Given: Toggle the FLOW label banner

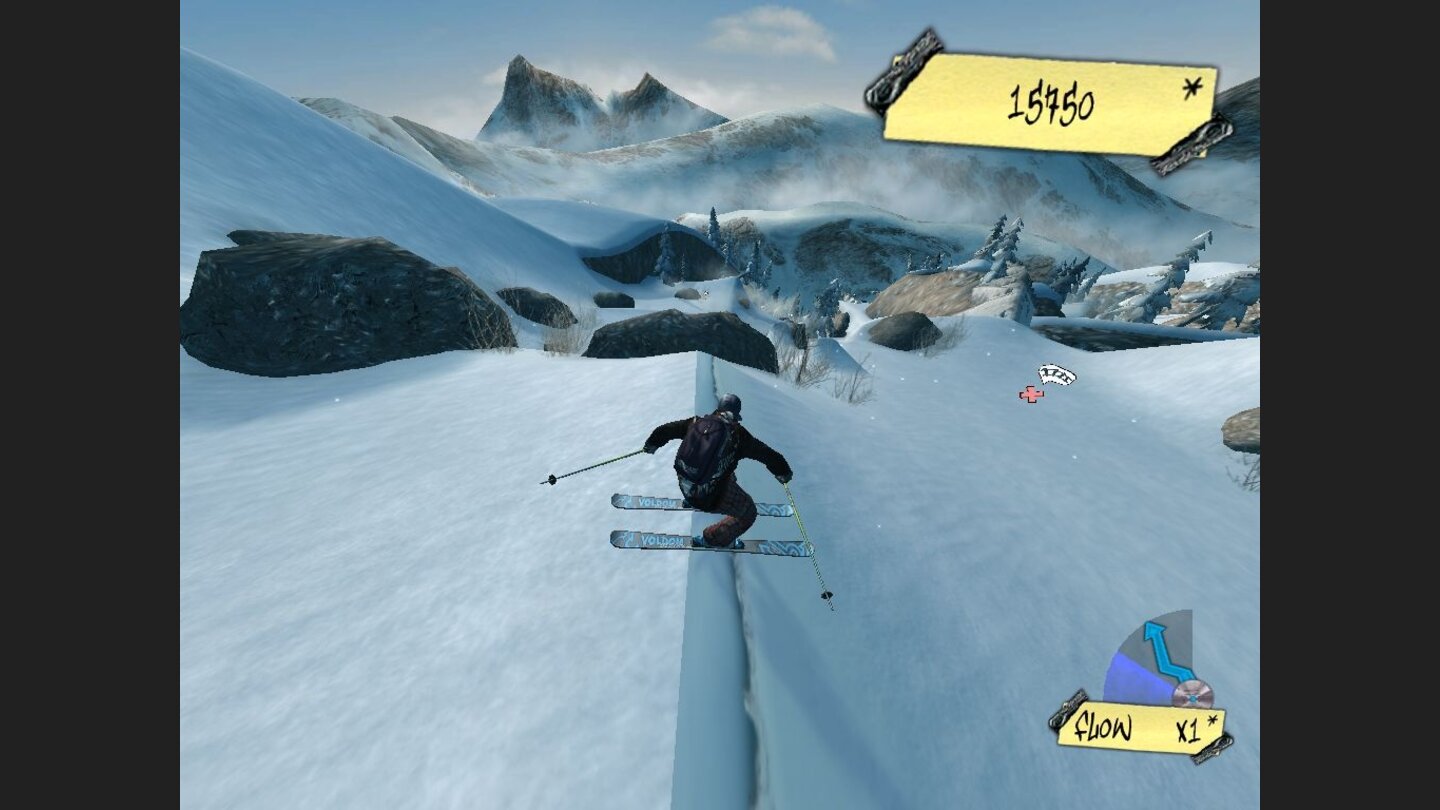Looking at the screenshot, I should pyautogui.click(x=1102, y=729).
